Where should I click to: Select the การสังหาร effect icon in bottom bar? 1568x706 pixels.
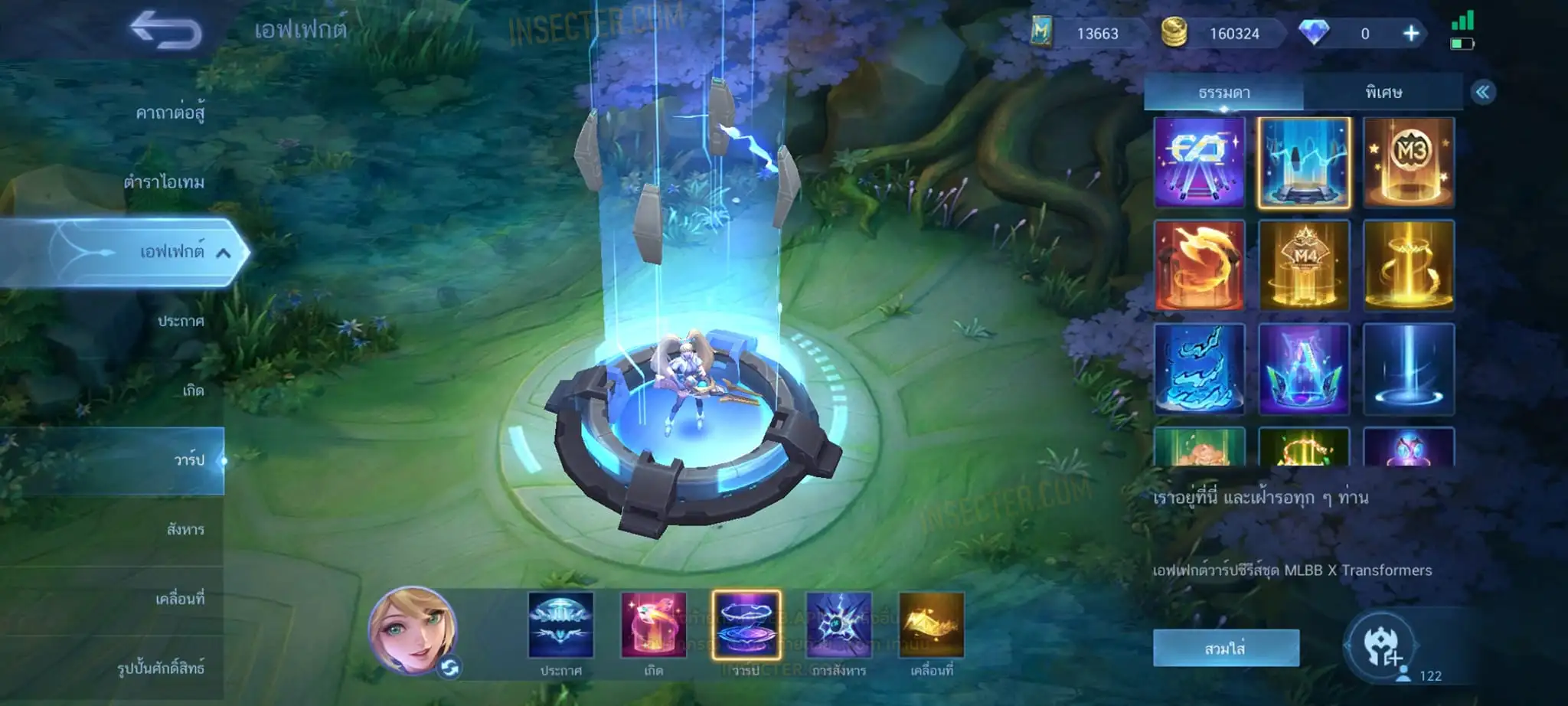pyautogui.click(x=838, y=625)
